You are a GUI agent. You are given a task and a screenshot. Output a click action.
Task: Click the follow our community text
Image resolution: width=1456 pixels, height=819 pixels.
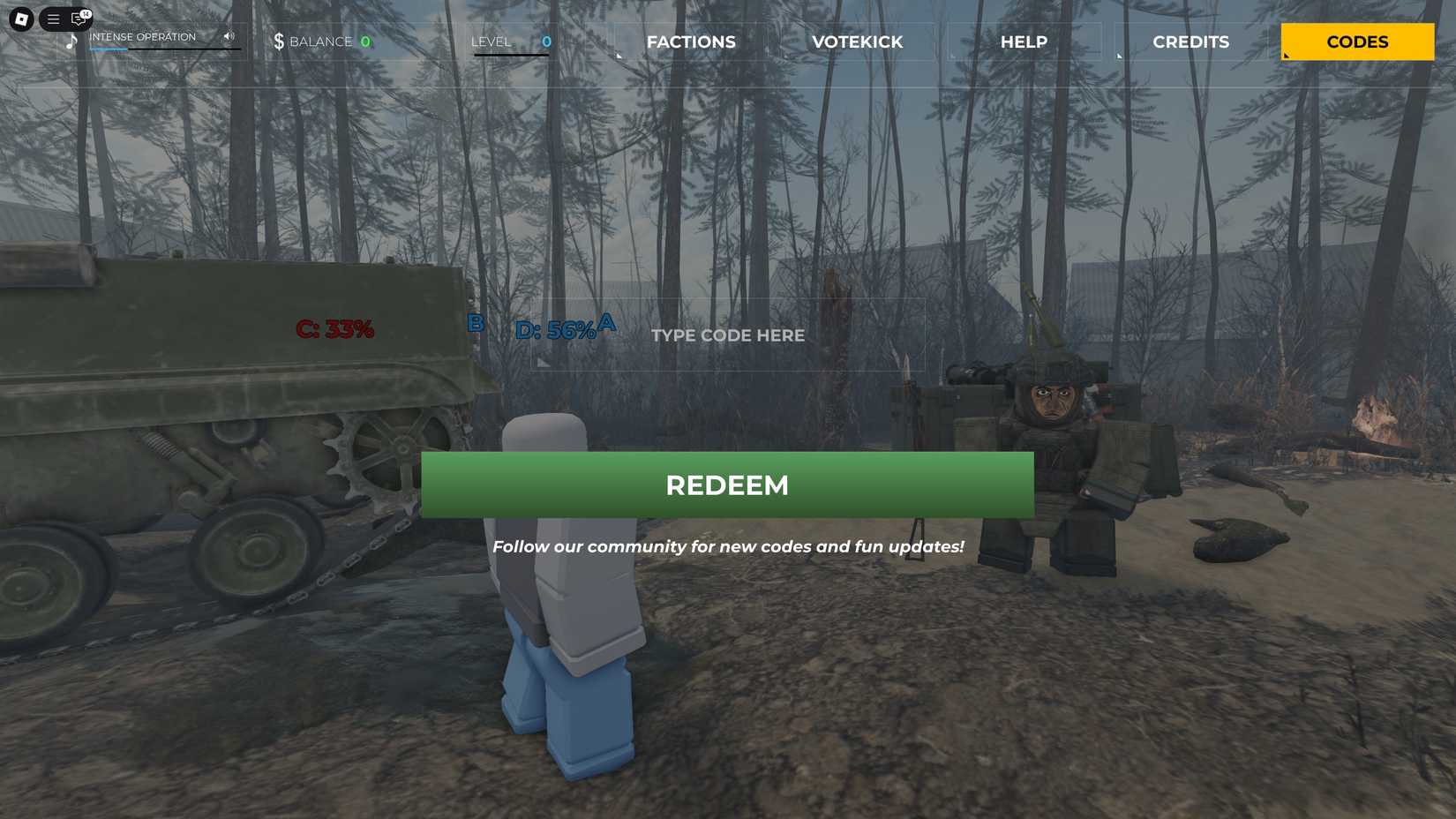729,546
